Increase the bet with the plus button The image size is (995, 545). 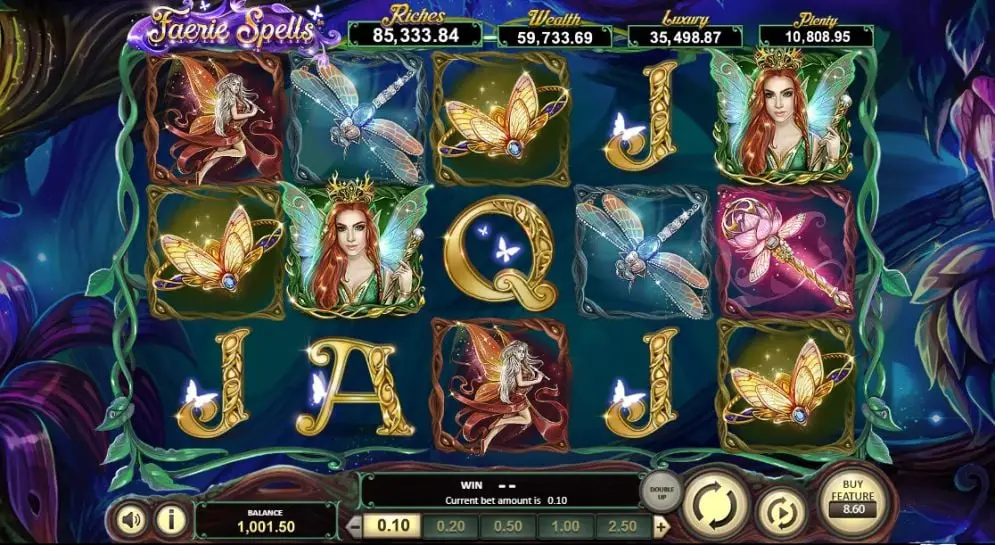(661, 527)
